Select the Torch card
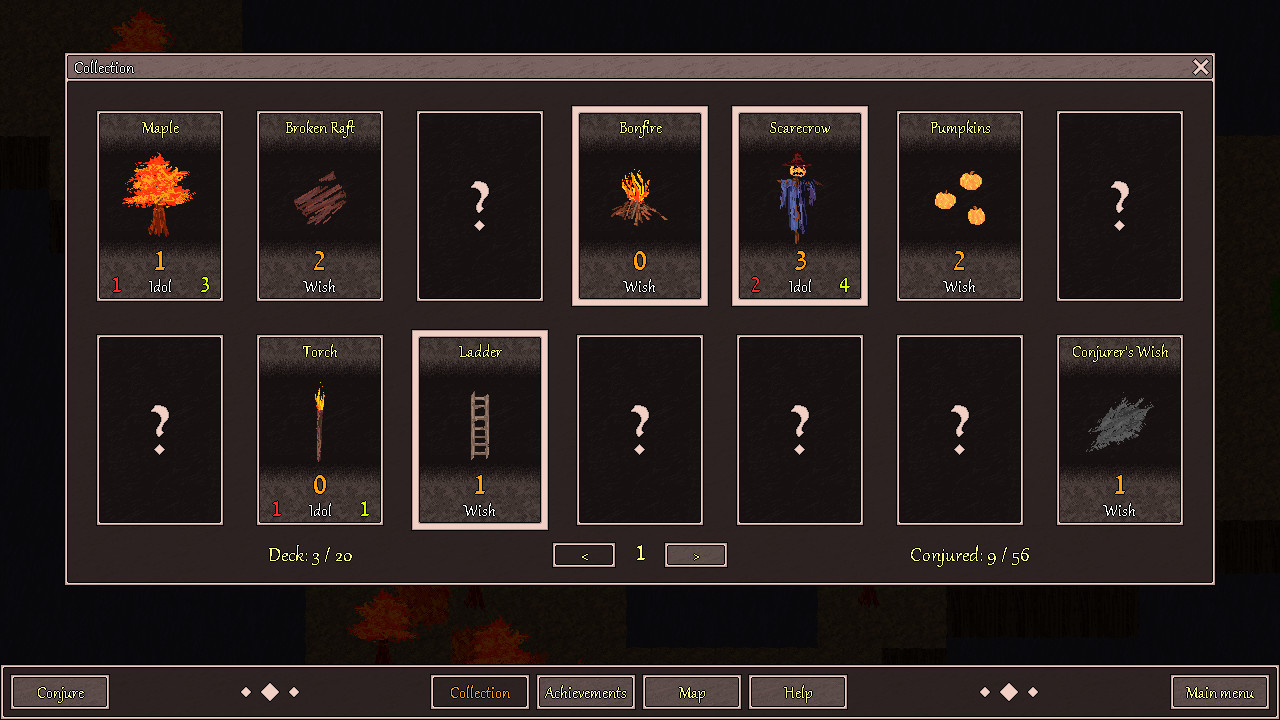 (x=320, y=430)
